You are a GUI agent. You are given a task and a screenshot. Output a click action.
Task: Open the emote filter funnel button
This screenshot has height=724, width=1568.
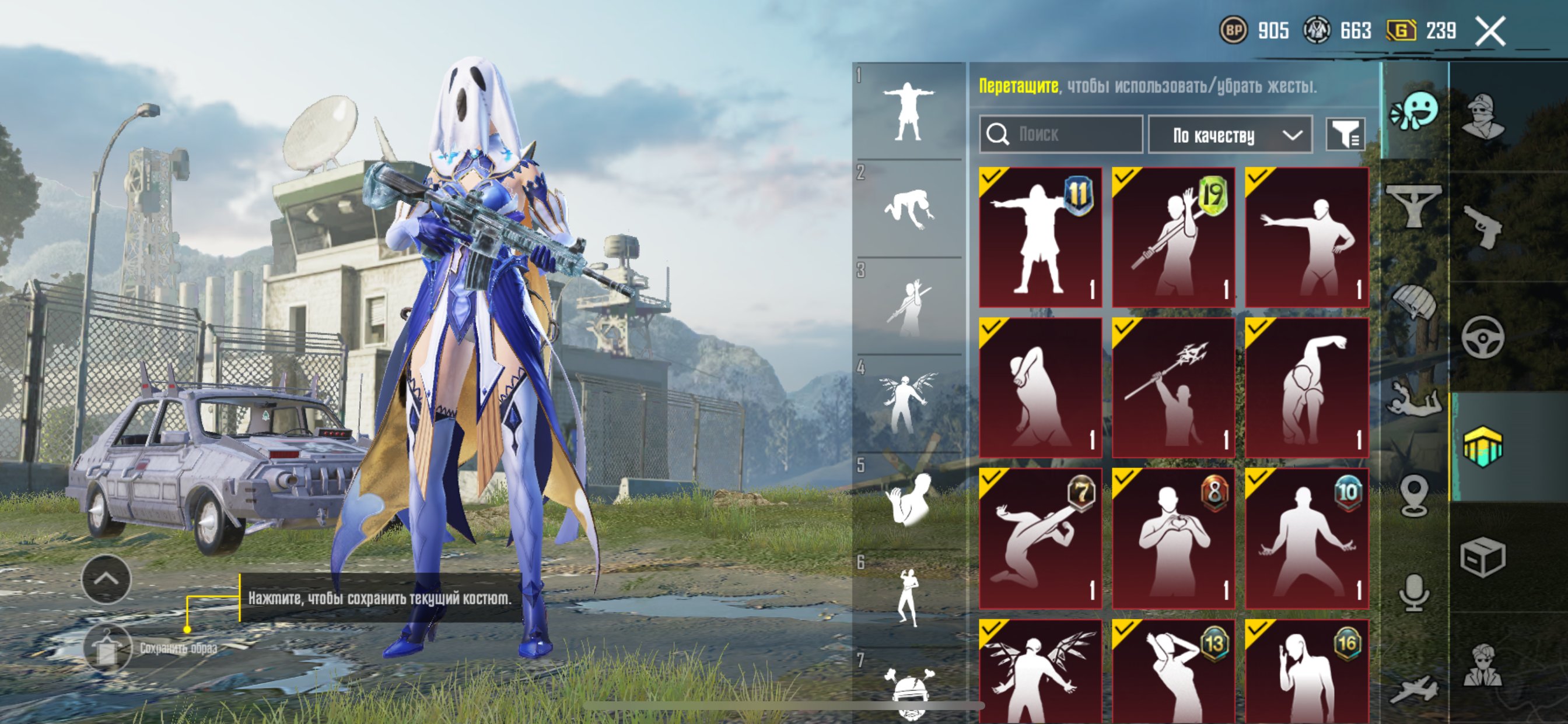coord(1346,134)
